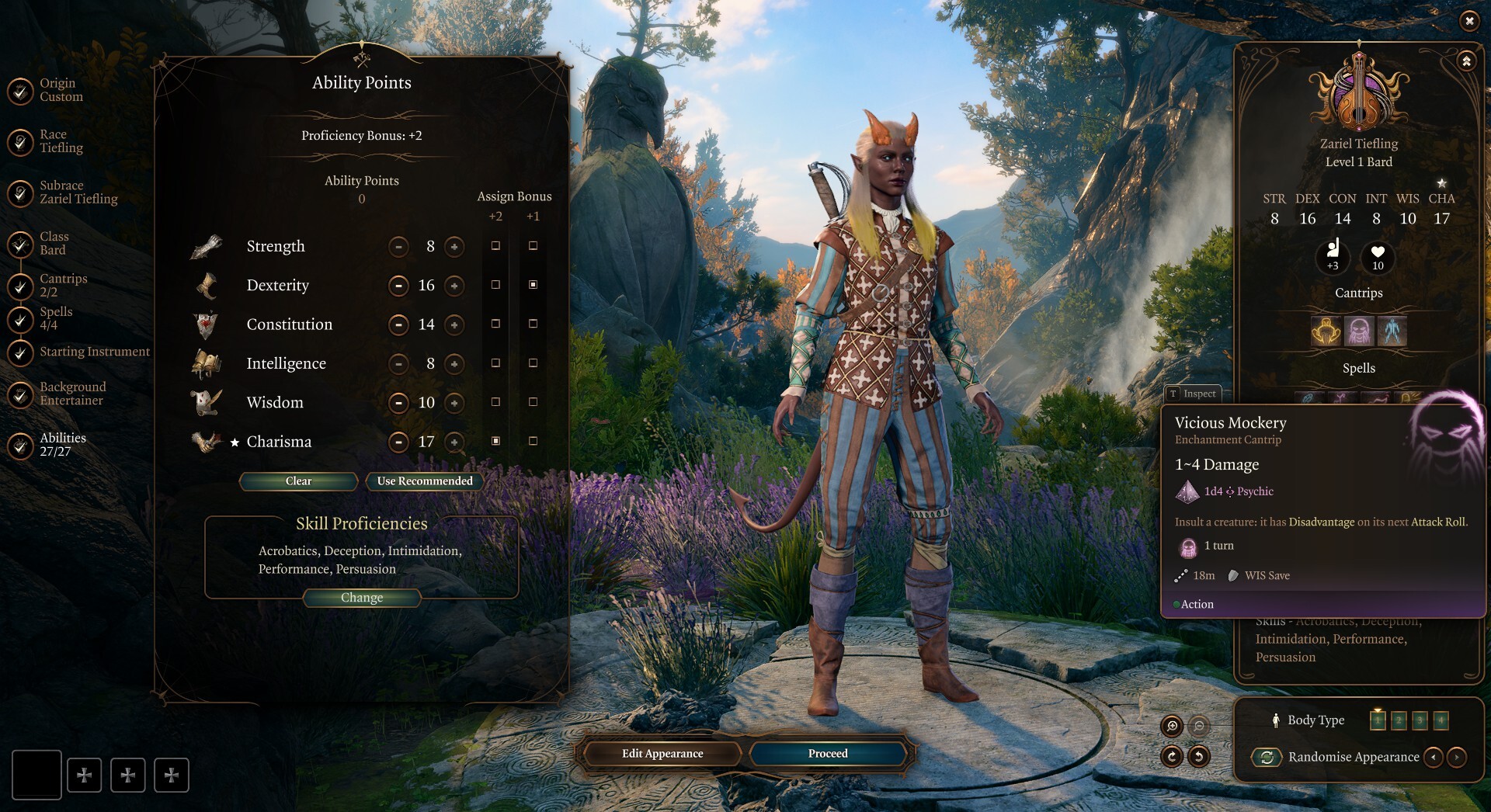The height and width of the screenshot is (812, 1491).
Task: Check the +2 bonus box for Wisdom
Action: point(496,402)
